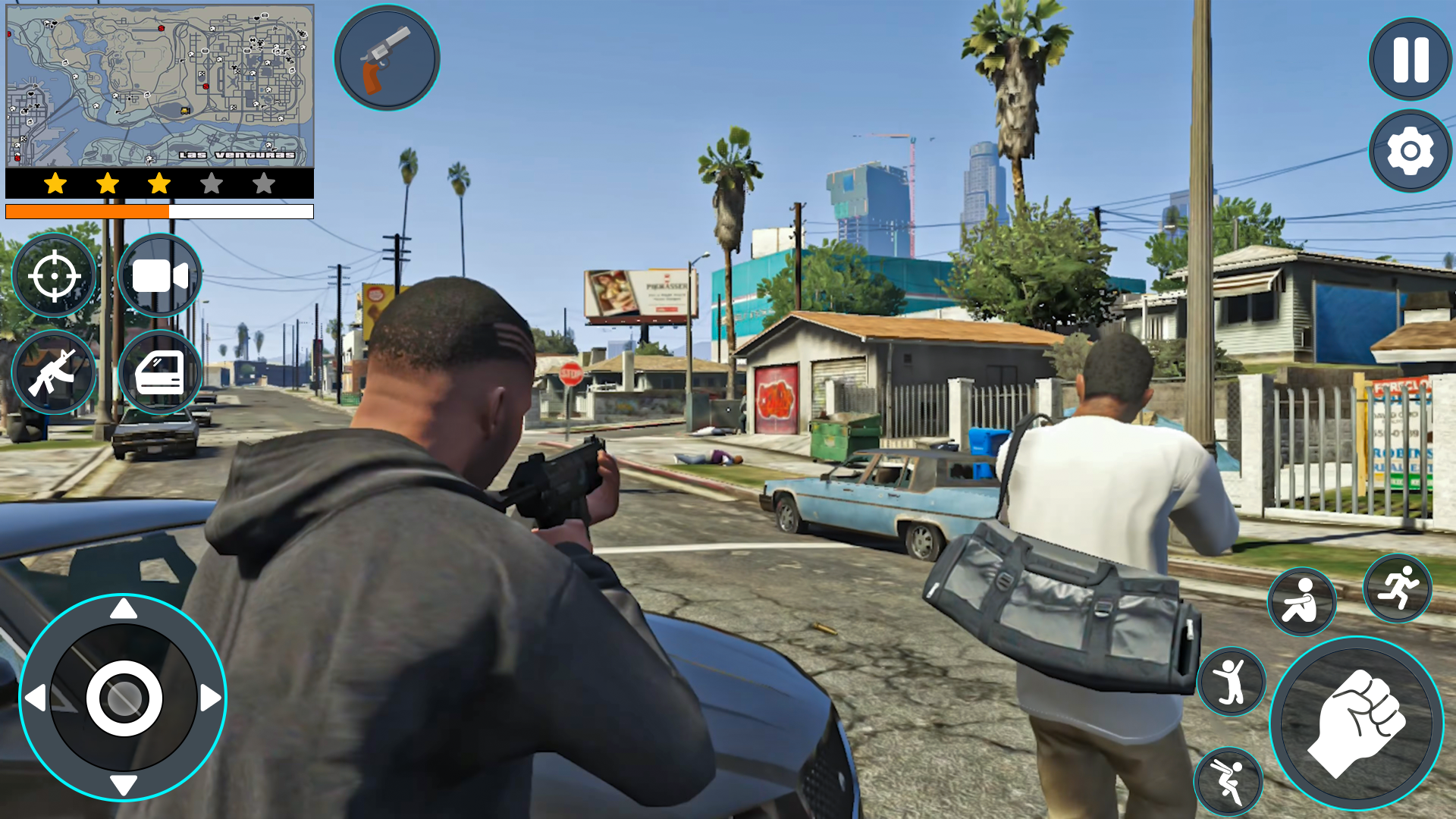Open the settings gear
1456x819 pixels.
[1409, 149]
